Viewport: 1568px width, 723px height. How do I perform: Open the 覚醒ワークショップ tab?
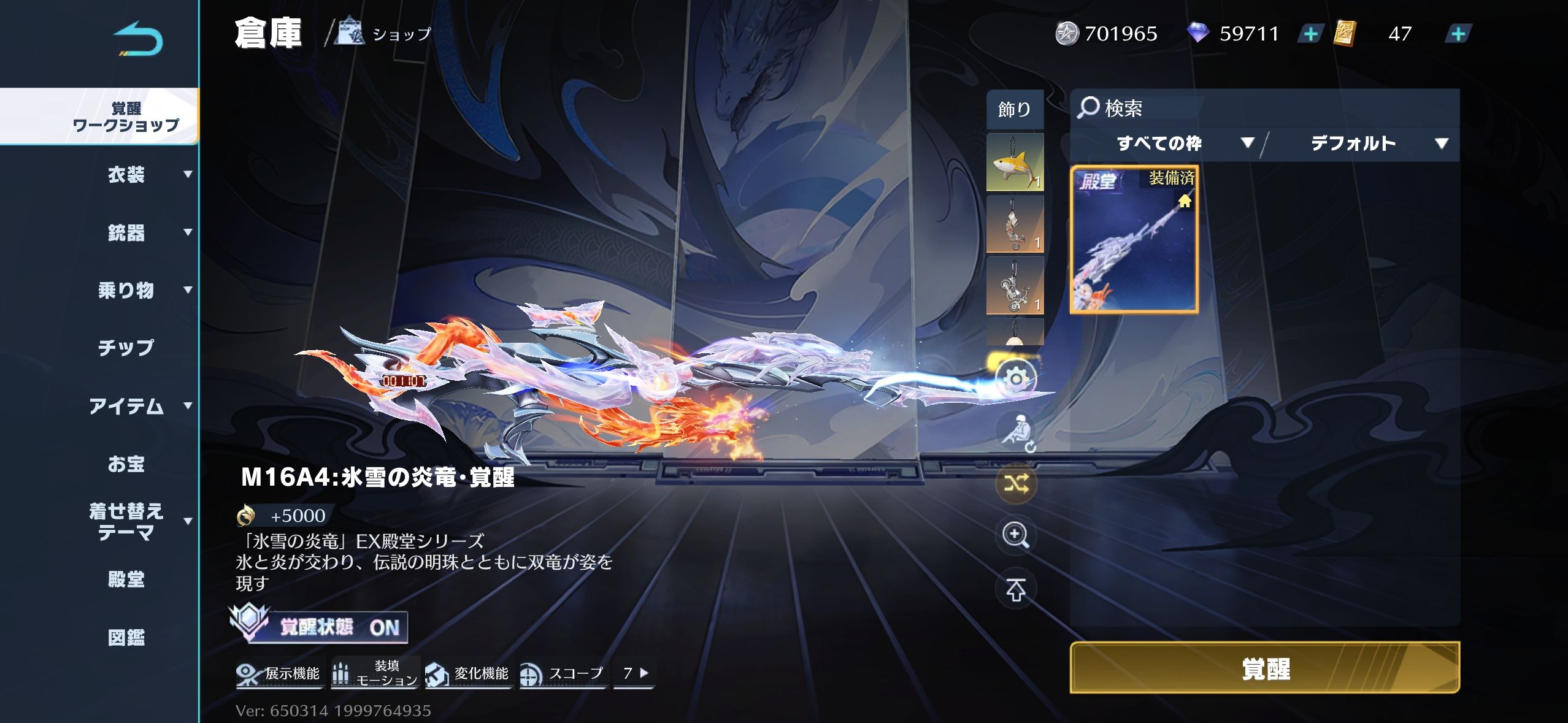point(125,117)
